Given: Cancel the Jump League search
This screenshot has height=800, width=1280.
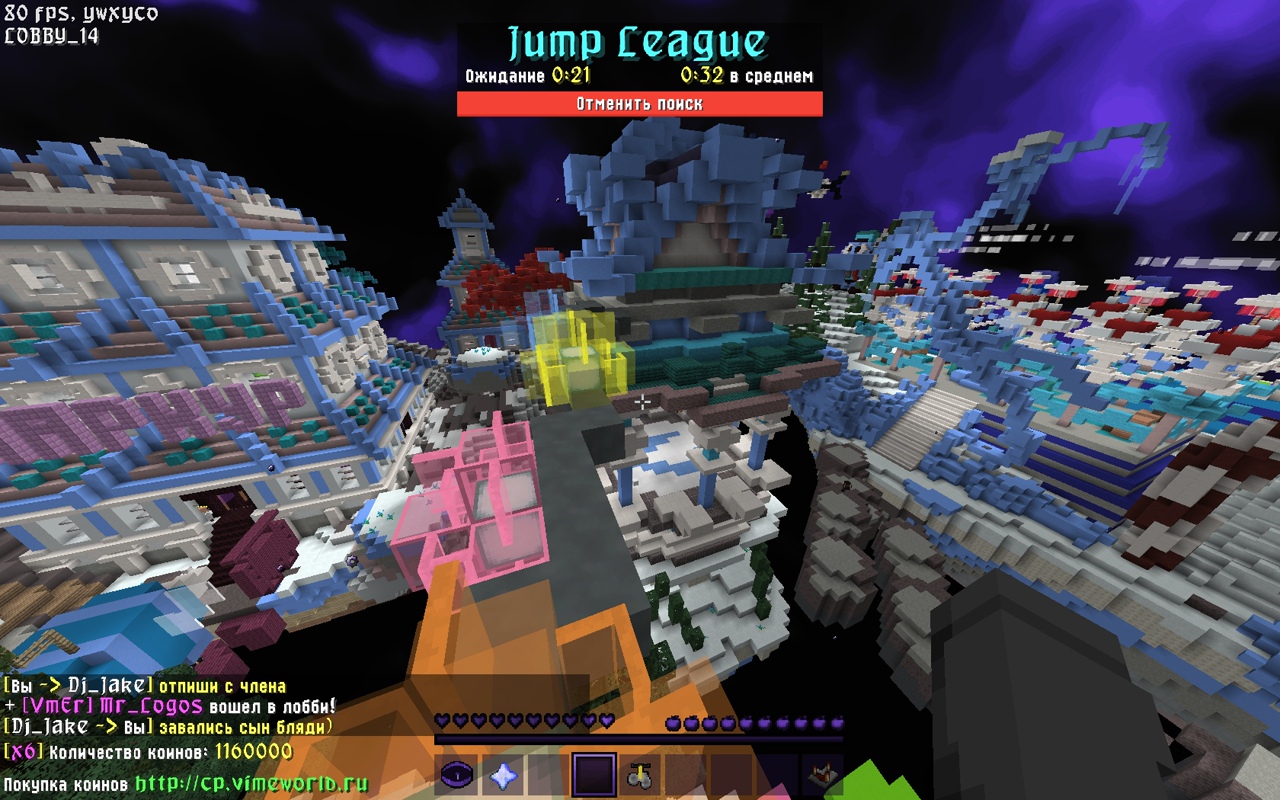Looking at the screenshot, I should pos(639,104).
